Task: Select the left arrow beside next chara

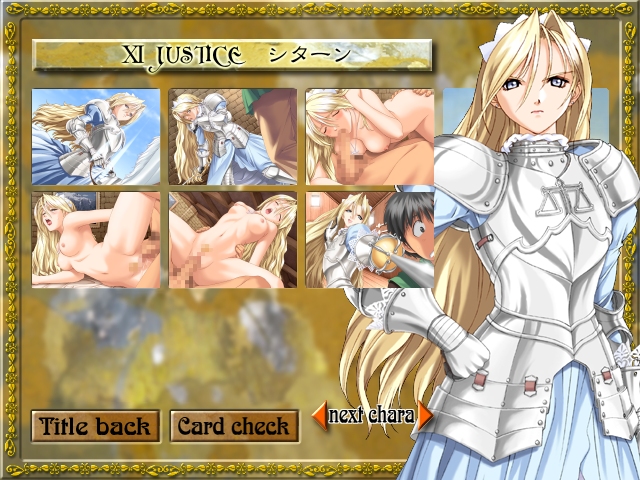Action: coord(319,414)
